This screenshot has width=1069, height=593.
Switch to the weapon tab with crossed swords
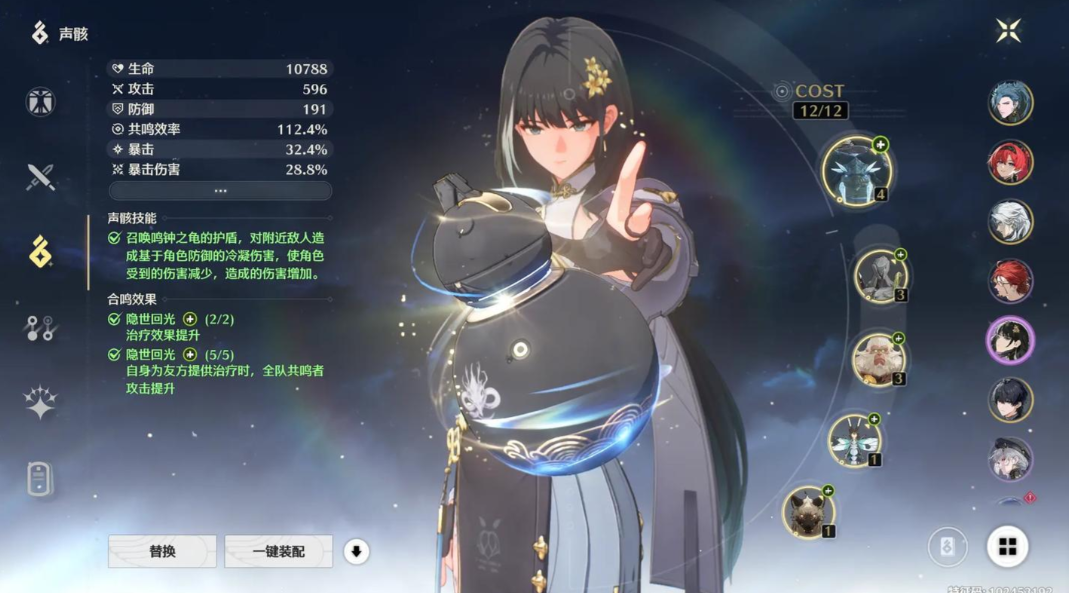coord(41,177)
